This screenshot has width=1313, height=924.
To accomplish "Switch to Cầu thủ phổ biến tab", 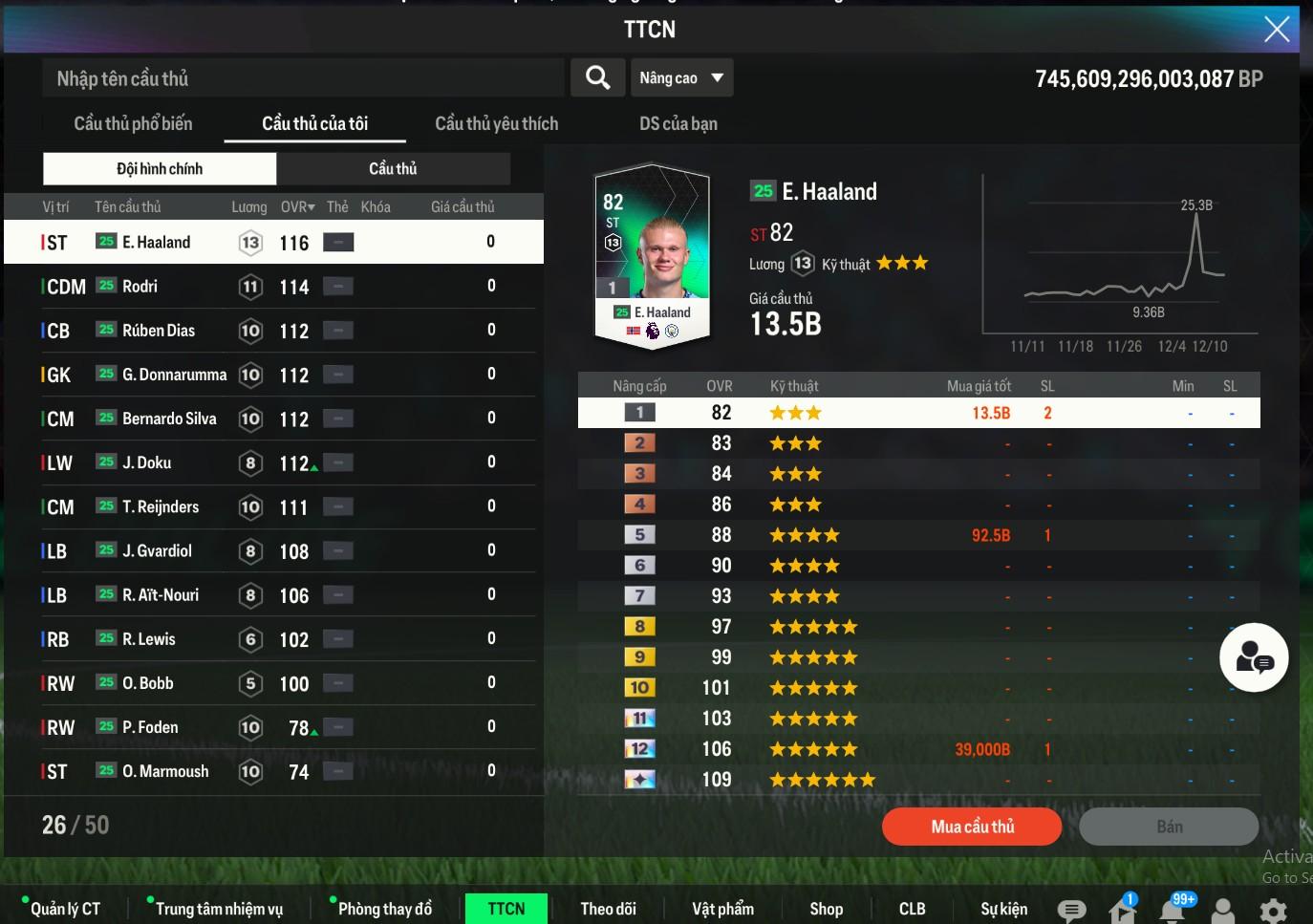I will (x=133, y=123).
